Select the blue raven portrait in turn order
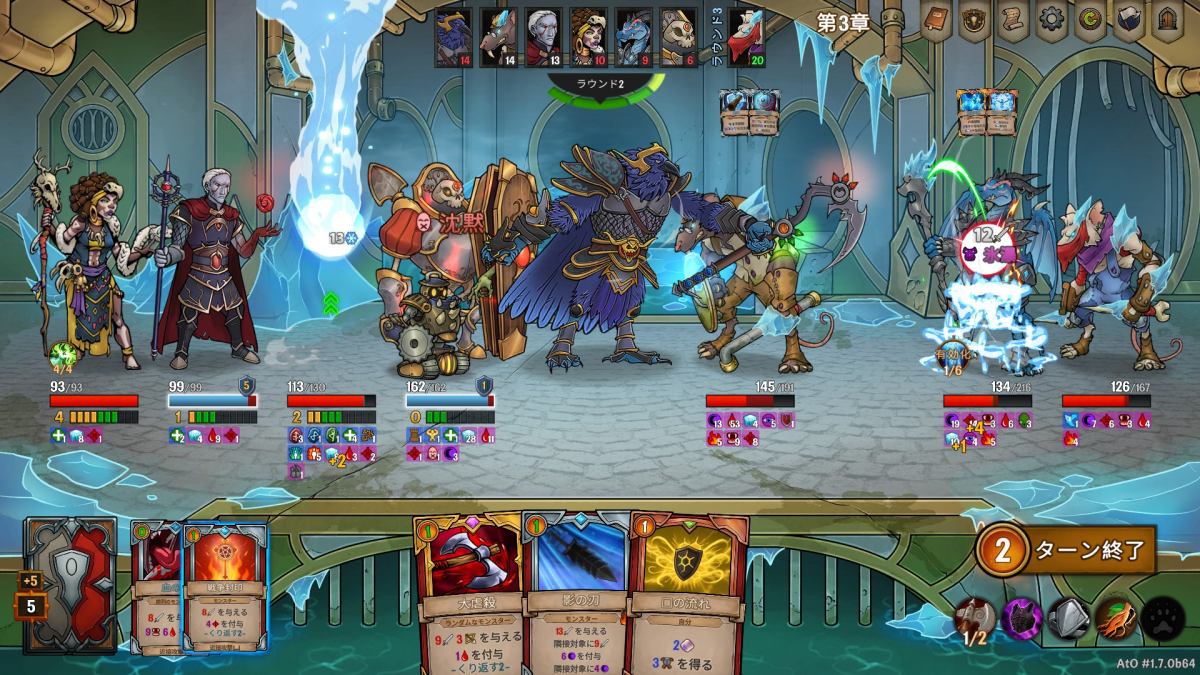 [x=452, y=37]
